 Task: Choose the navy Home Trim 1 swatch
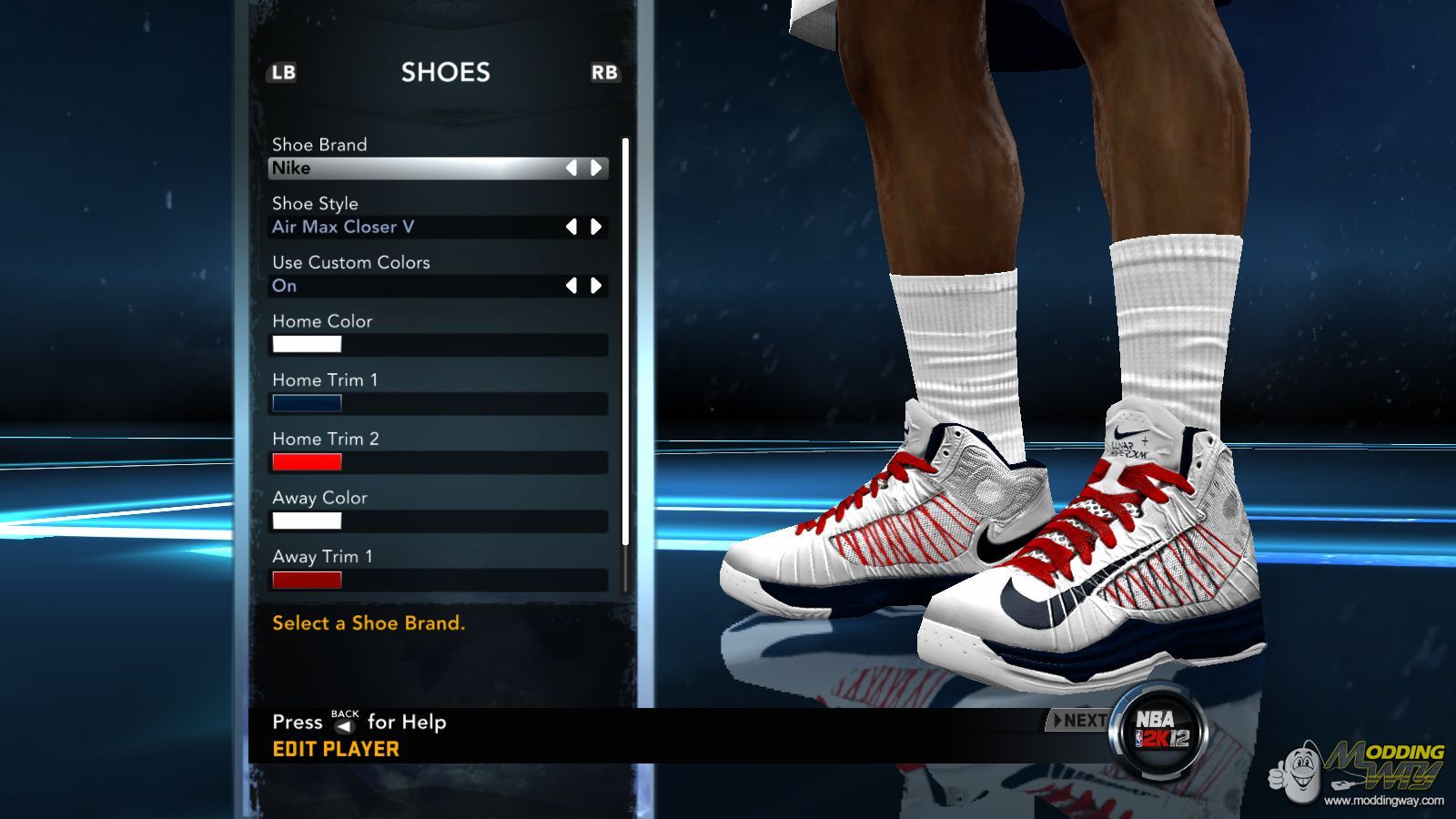[x=307, y=403]
